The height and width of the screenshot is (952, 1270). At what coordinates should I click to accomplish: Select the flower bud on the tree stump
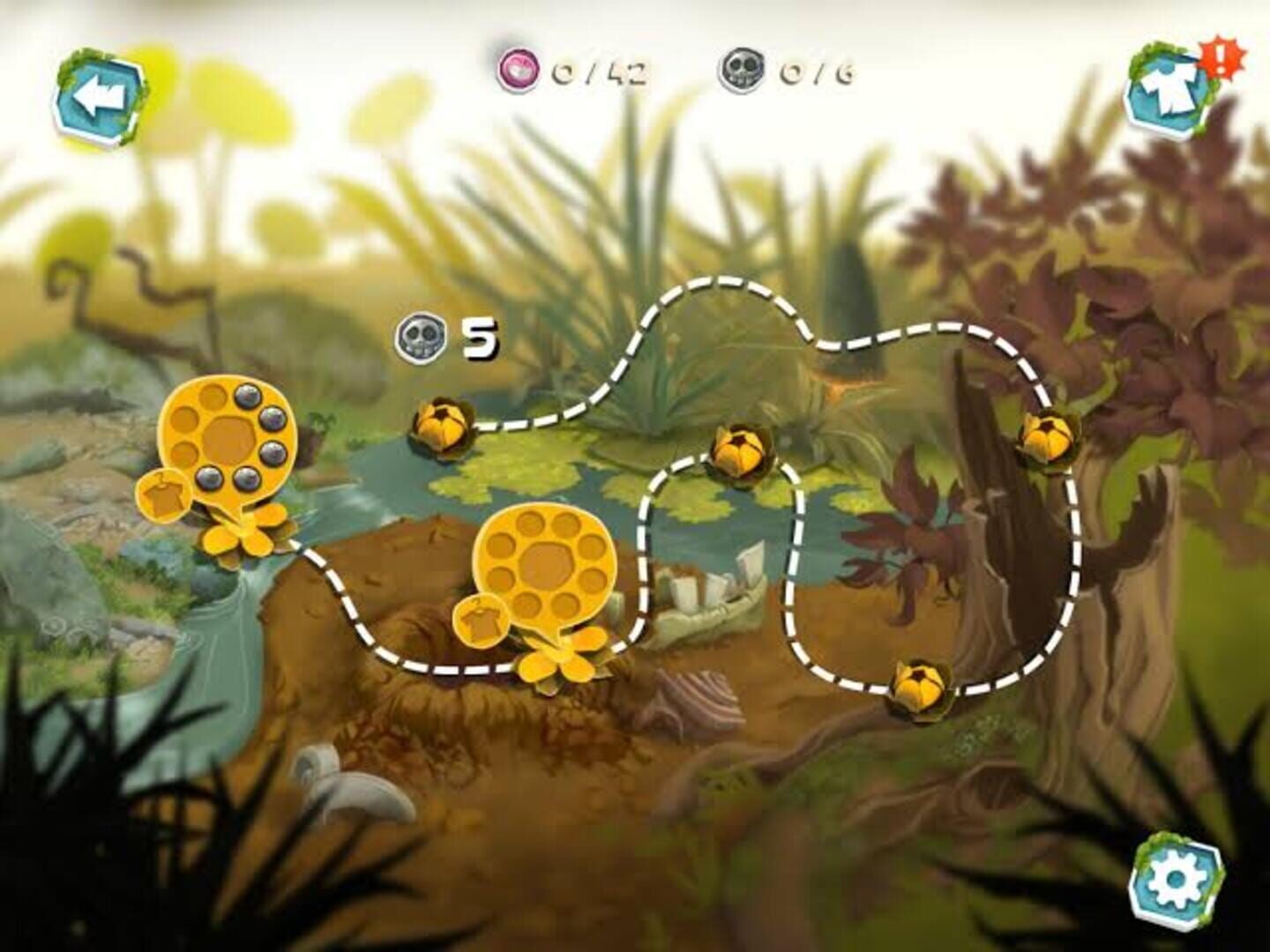click(x=1048, y=436)
